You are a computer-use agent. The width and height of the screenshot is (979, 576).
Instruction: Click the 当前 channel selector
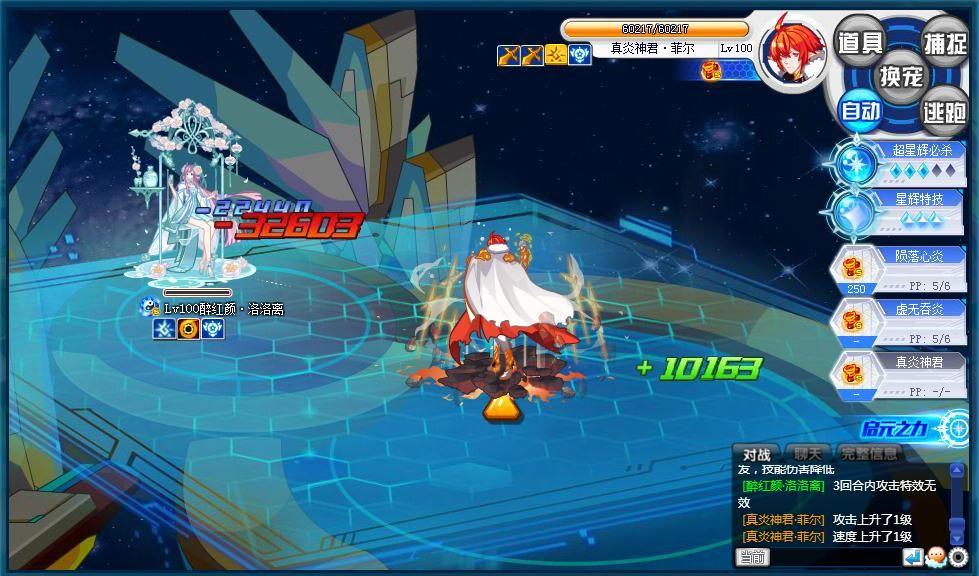753,557
